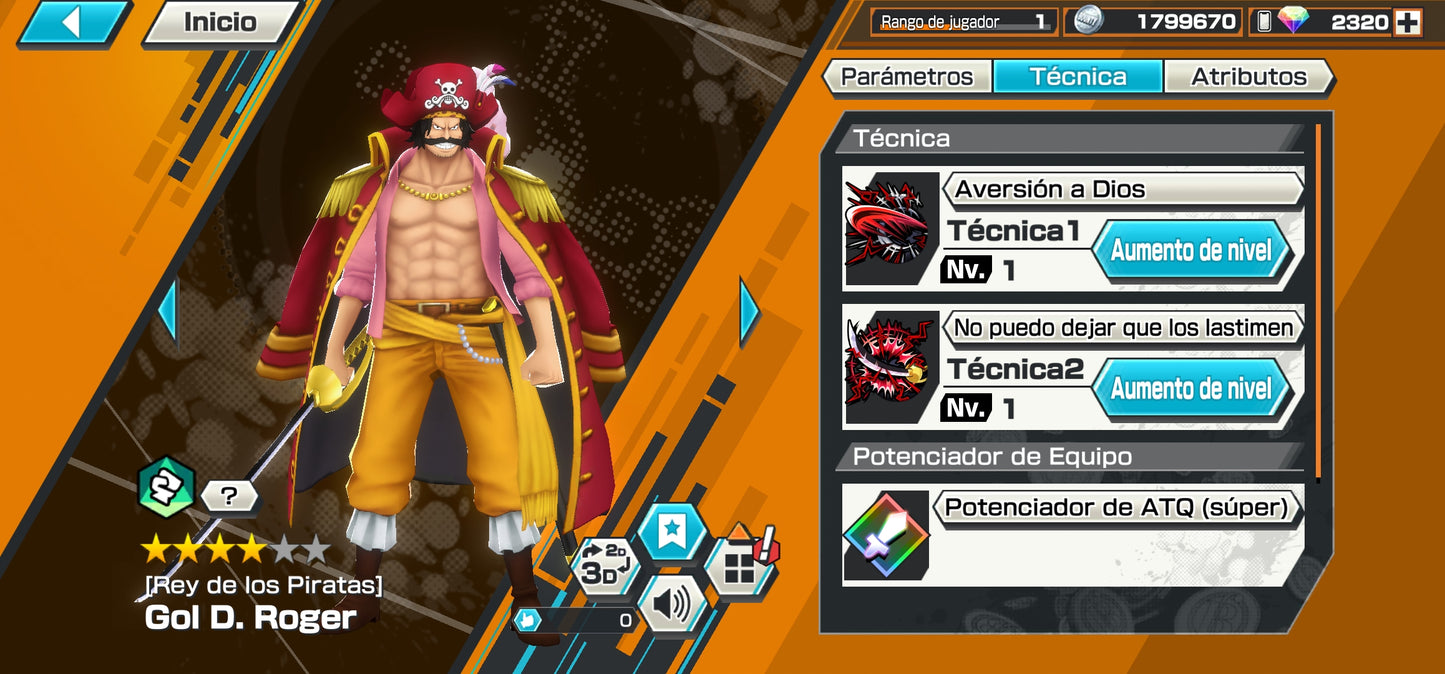Select Potenciador de ATQ (súper) sword icon
The image size is (1445, 674).
pyautogui.click(x=886, y=535)
